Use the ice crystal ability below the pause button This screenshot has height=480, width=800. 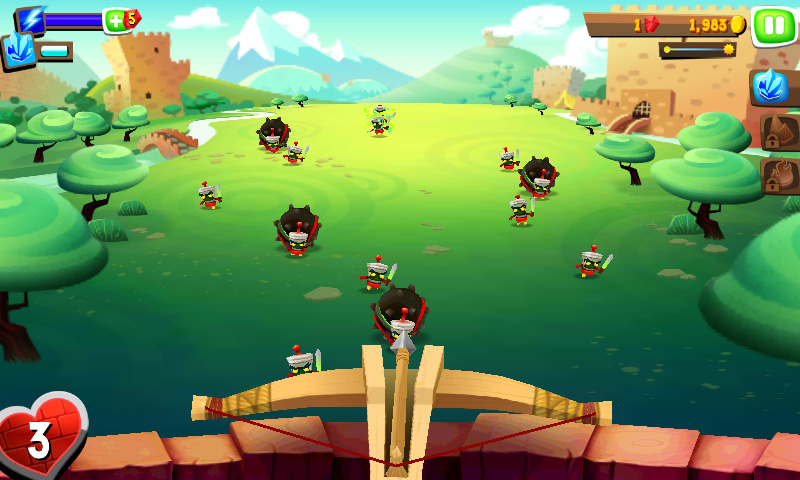pos(772,88)
